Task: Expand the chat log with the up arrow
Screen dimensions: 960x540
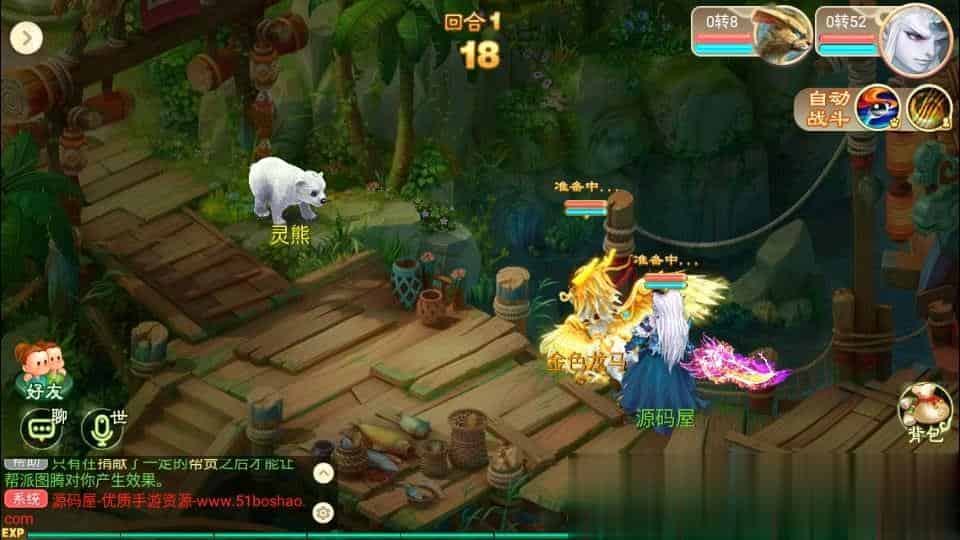Action: (323, 472)
